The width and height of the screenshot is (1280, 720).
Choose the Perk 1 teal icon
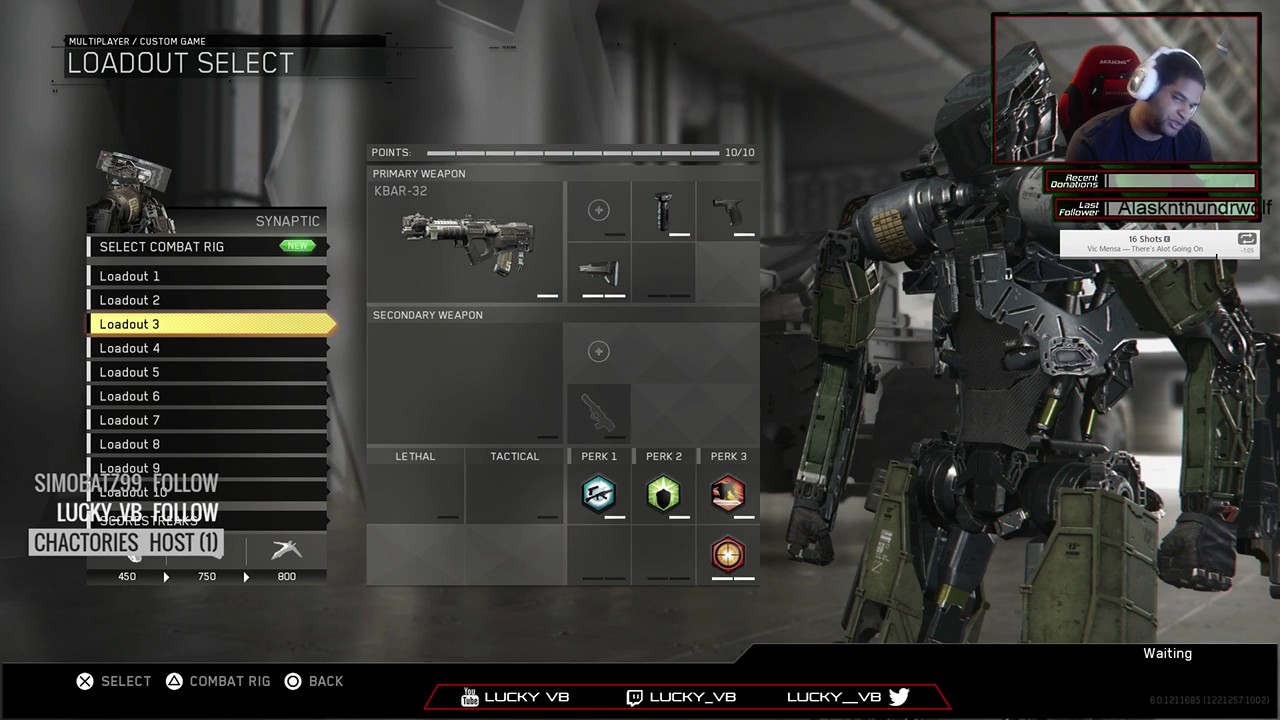pos(599,494)
